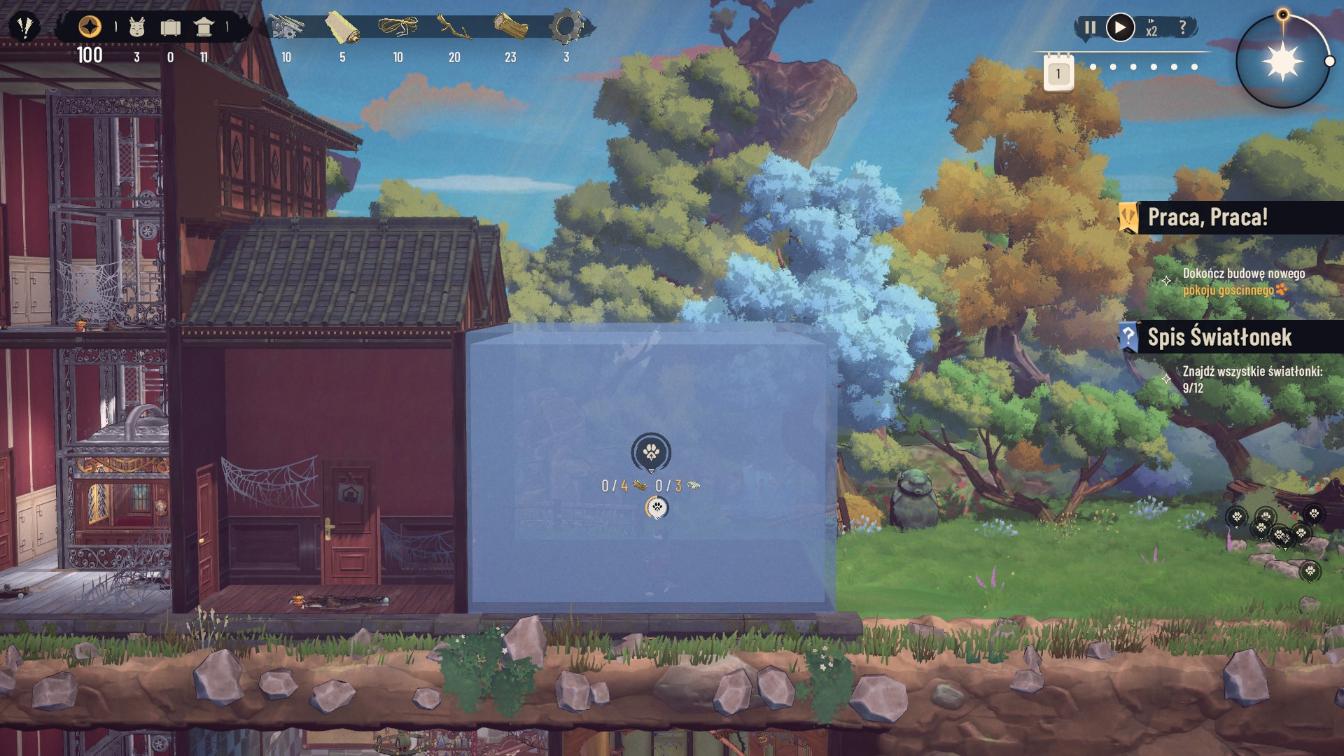Select the white paw worker progress icon
This screenshot has height=756, width=1344.
click(656, 508)
